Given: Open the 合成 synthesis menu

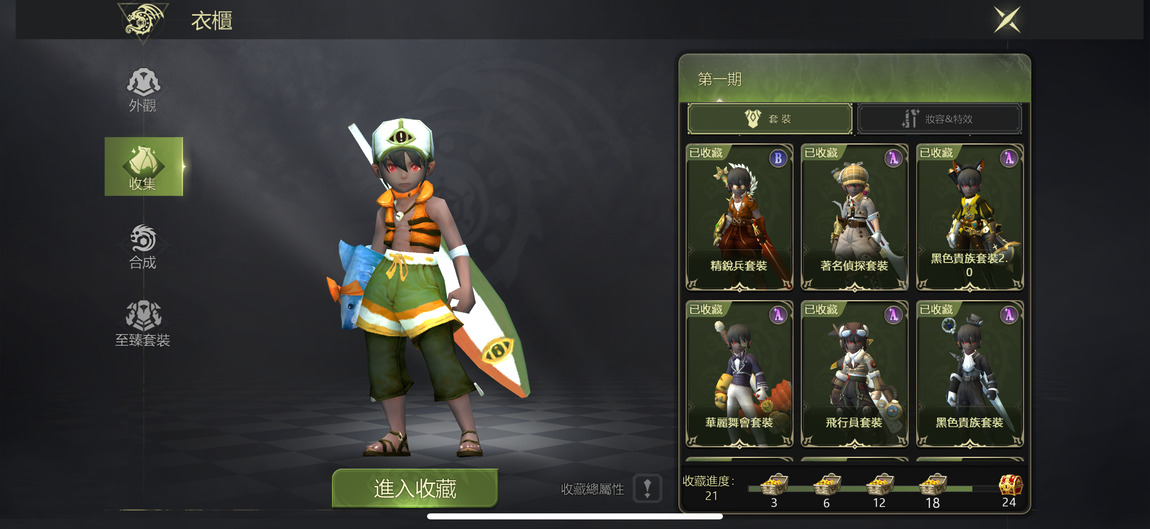Looking at the screenshot, I should [143, 246].
